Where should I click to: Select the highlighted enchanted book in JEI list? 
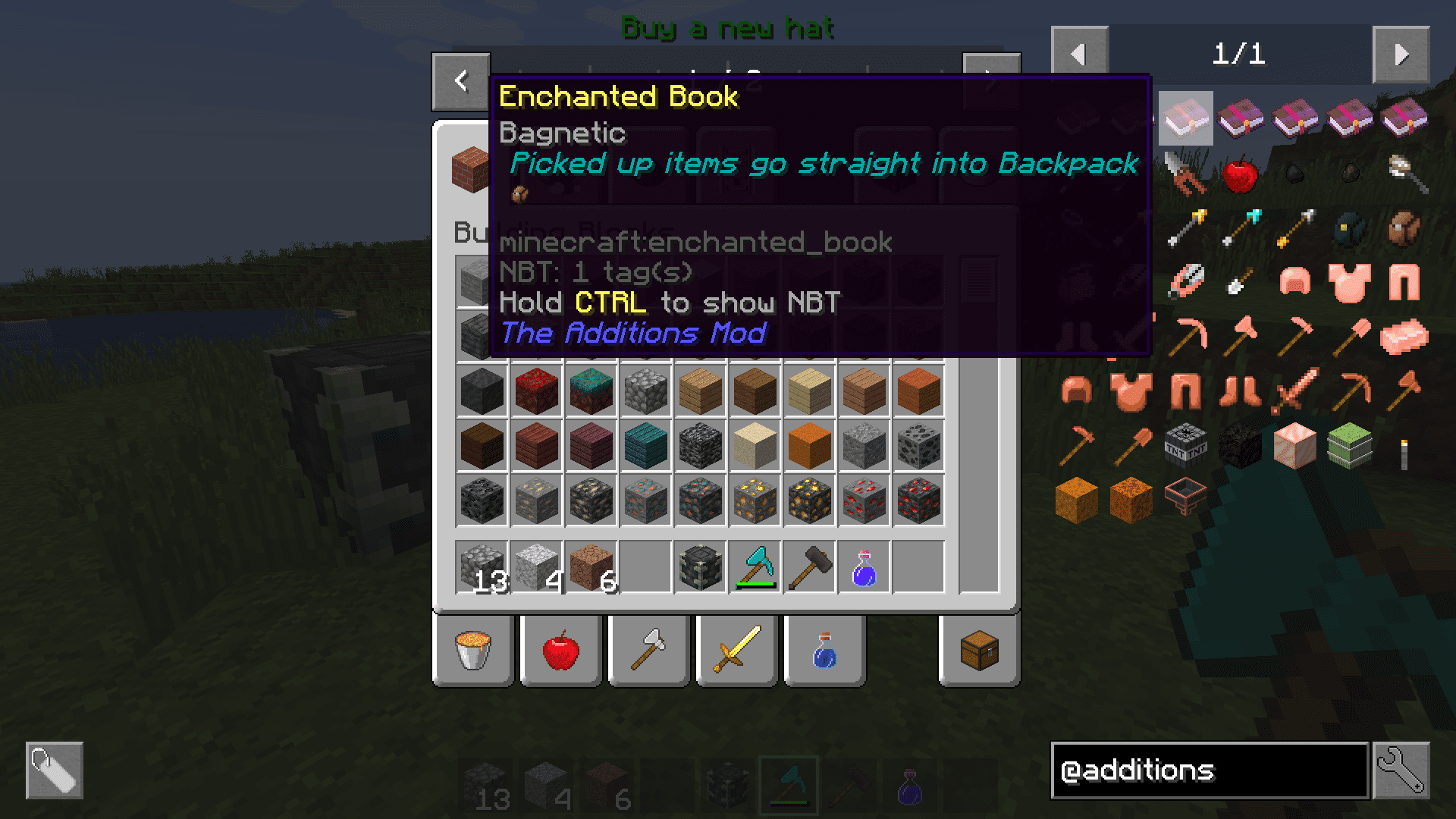pos(1185,118)
